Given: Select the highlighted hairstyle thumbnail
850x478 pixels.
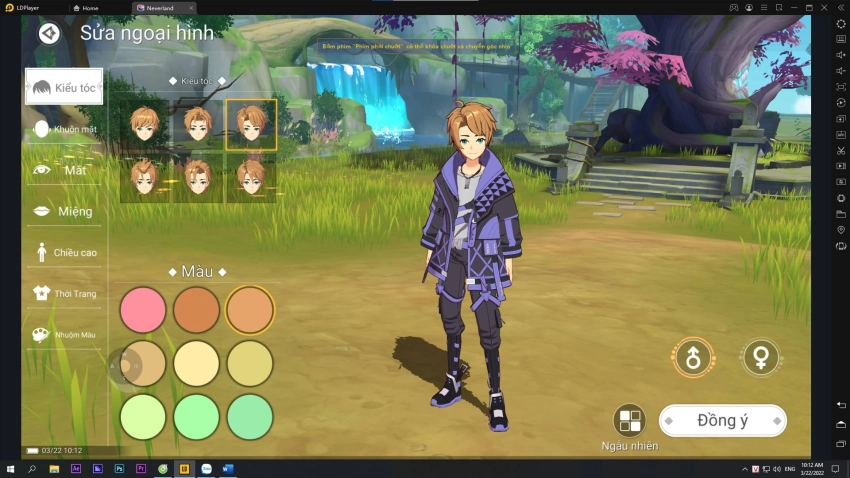Looking at the screenshot, I should pyautogui.click(x=250, y=125).
